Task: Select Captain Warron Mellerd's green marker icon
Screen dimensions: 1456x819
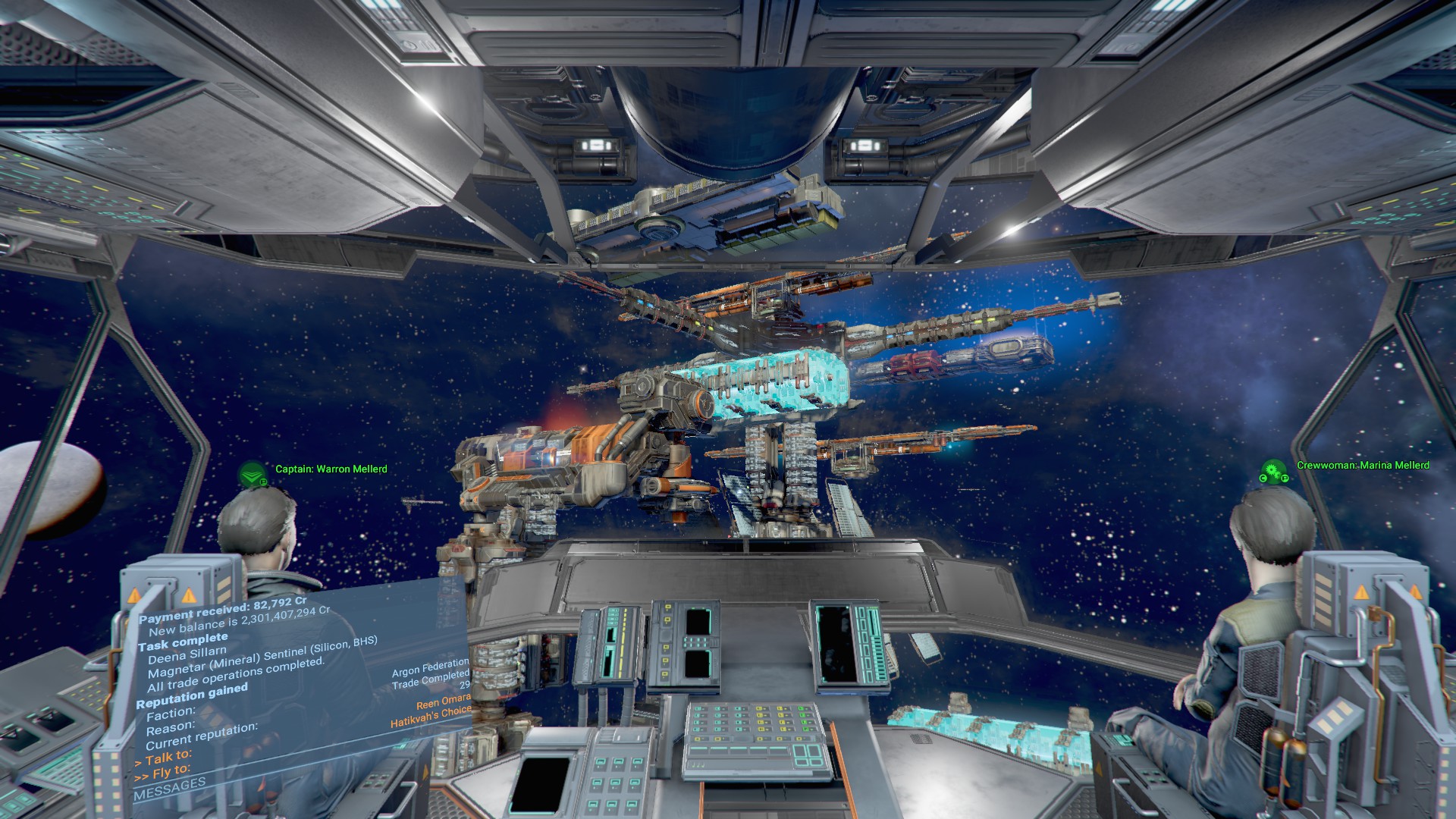Action: point(253,475)
